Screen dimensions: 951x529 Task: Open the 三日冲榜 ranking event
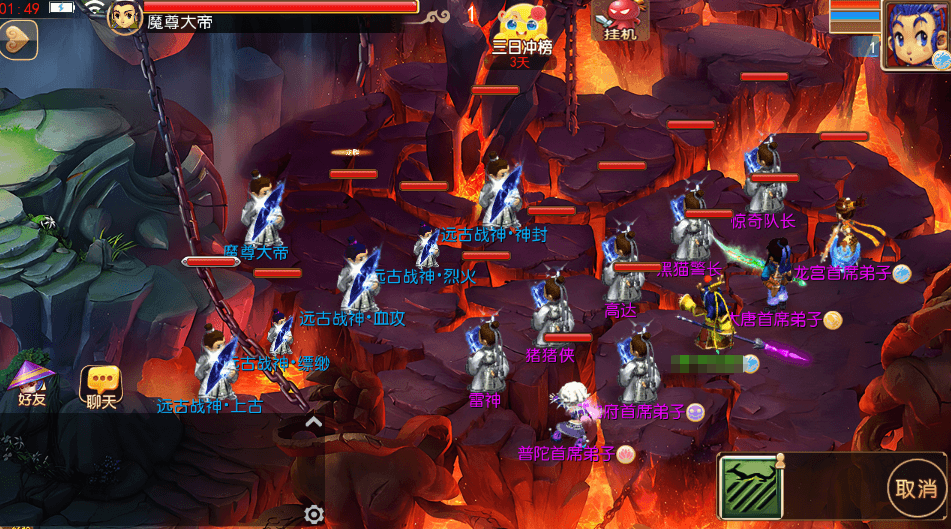[521, 32]
